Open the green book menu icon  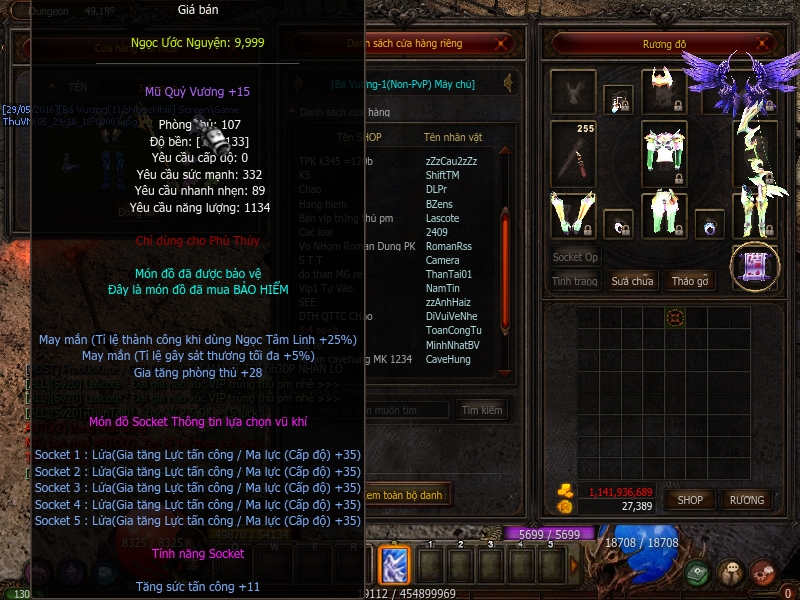coord(698,574)
